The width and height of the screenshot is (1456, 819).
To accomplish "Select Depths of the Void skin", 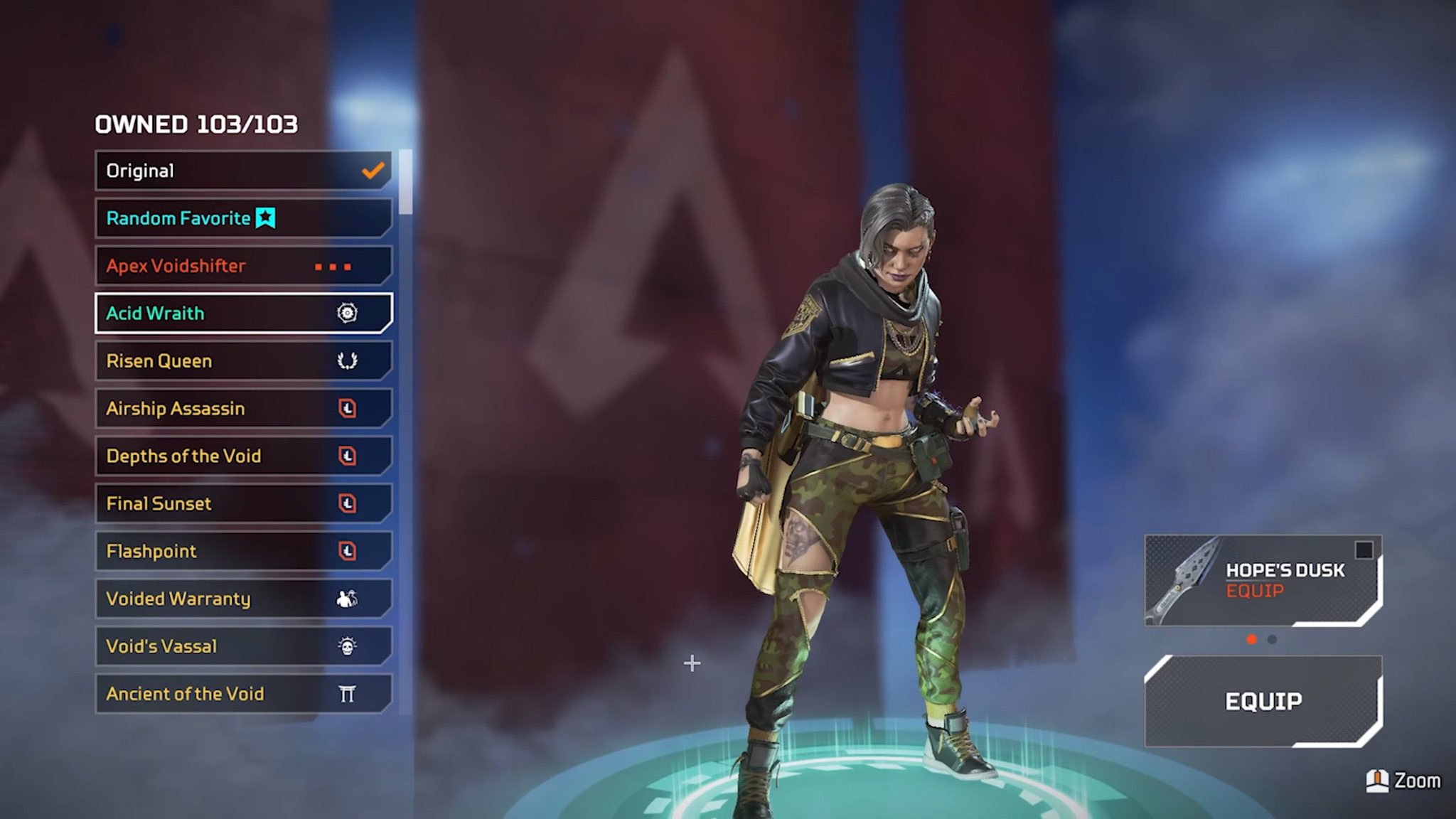I will coord(242,456).
